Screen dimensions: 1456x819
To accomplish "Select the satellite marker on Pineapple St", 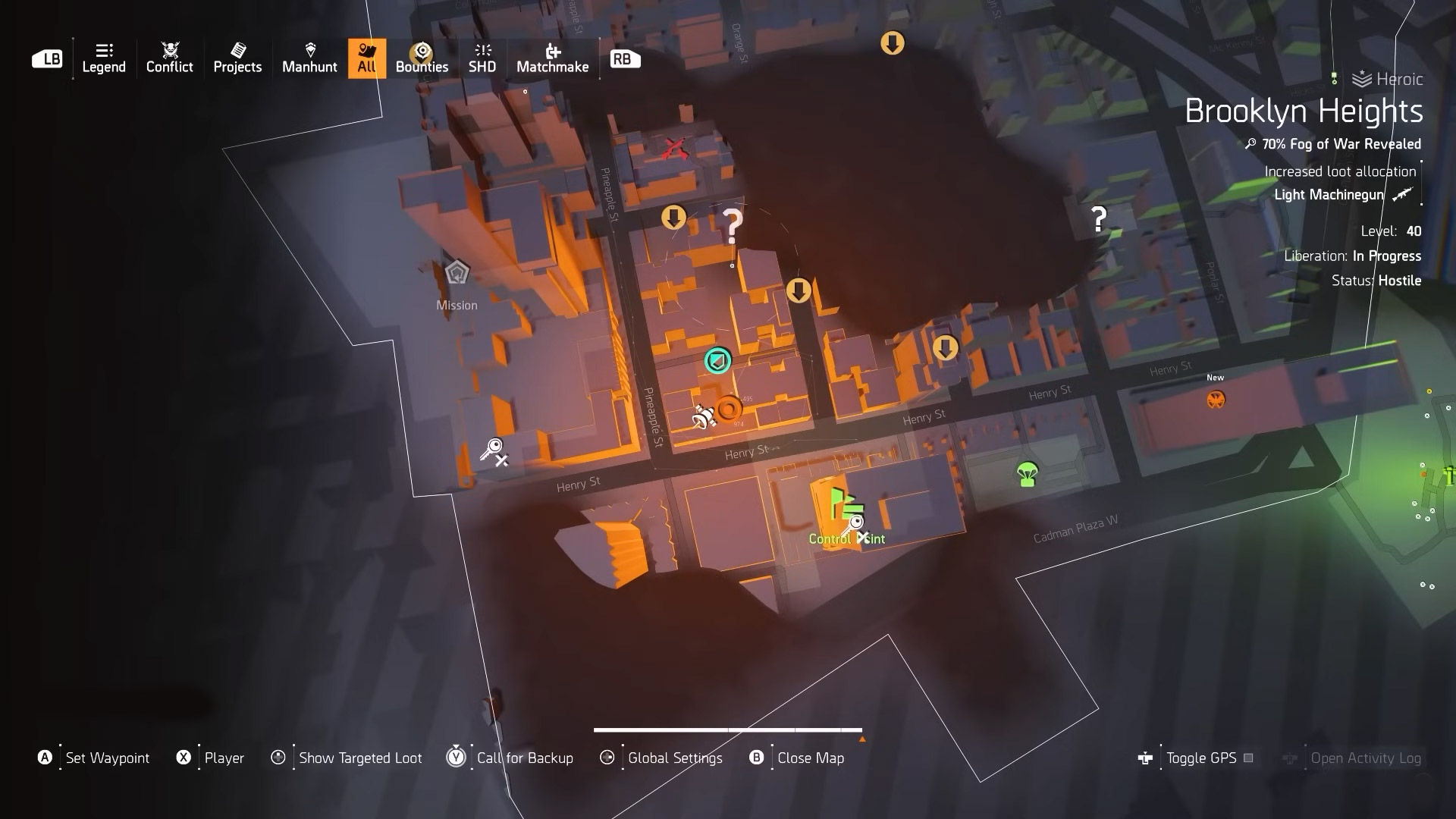I will pyautogui.click(x=704, y=416).
